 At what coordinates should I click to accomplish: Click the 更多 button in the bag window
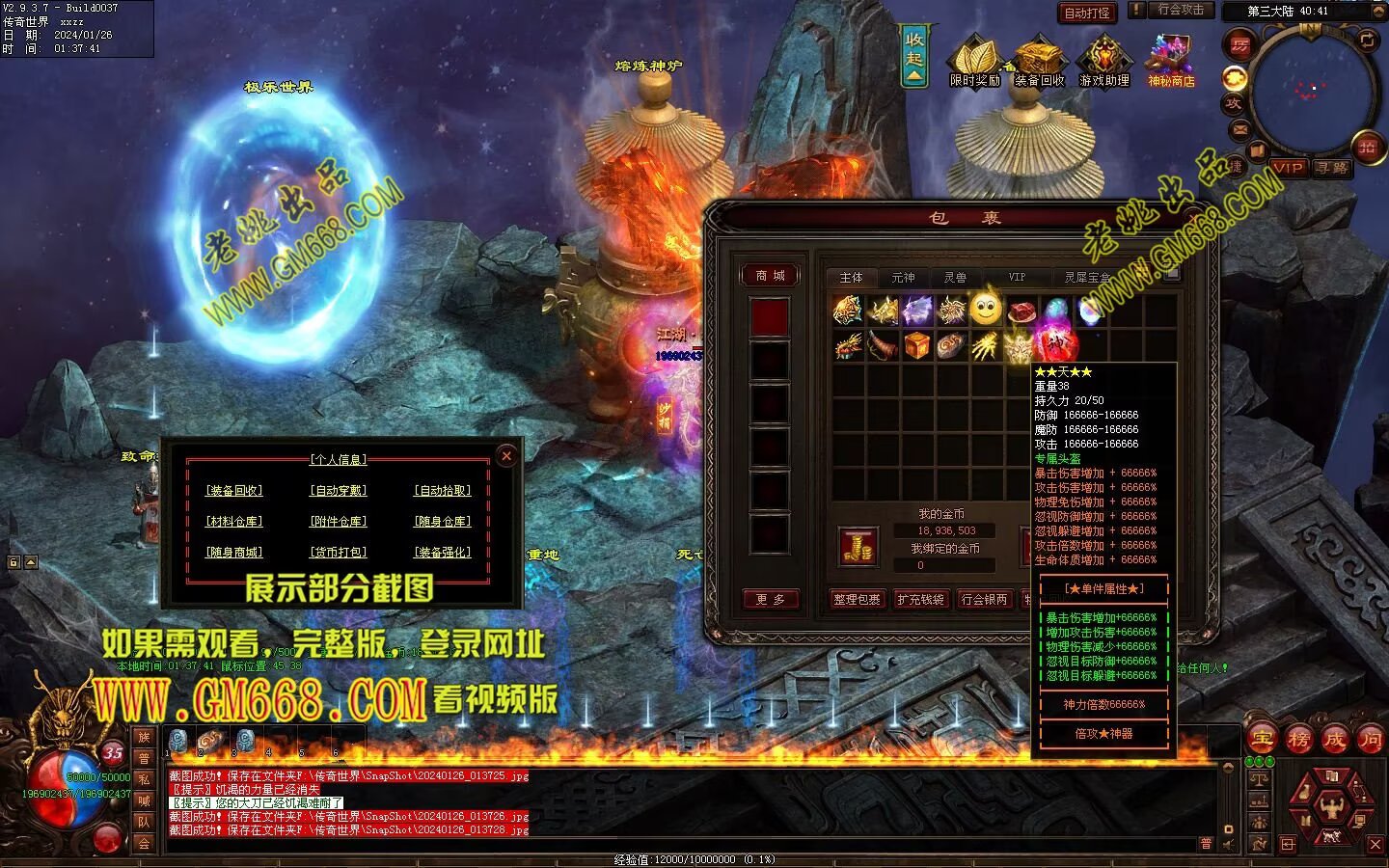point(770,599)
